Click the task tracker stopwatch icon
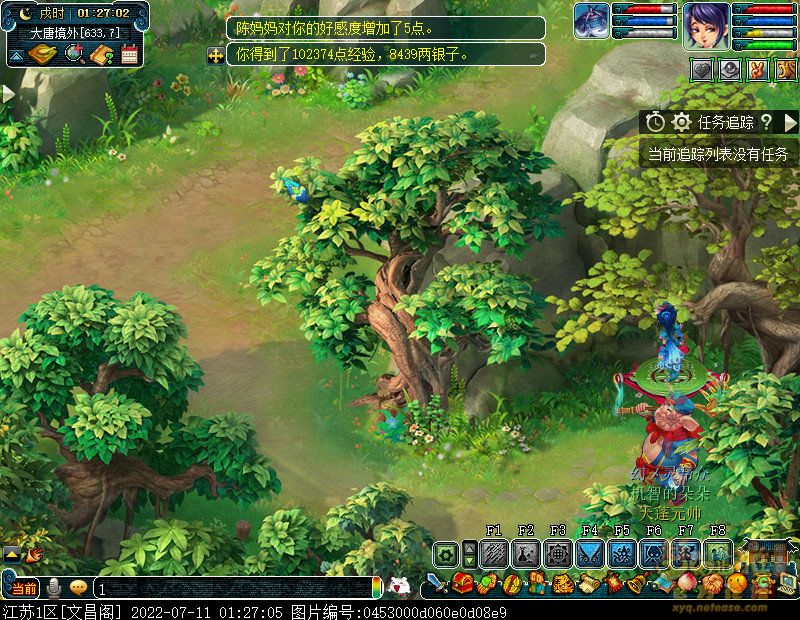The image size is (800, 620). coord(655,122)
